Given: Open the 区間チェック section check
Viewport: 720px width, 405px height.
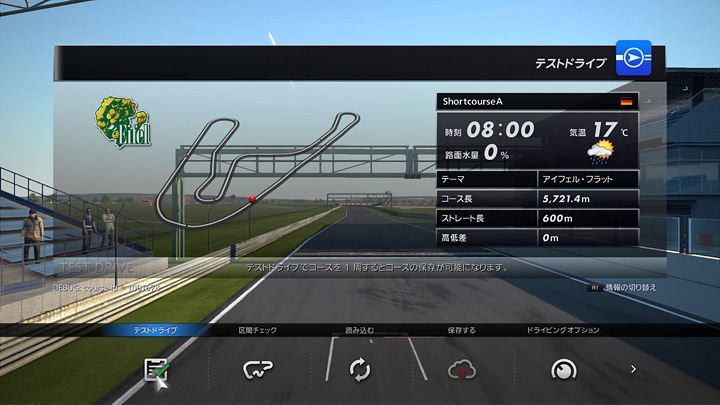Looking at the screenshot, I should click(258, 369).
